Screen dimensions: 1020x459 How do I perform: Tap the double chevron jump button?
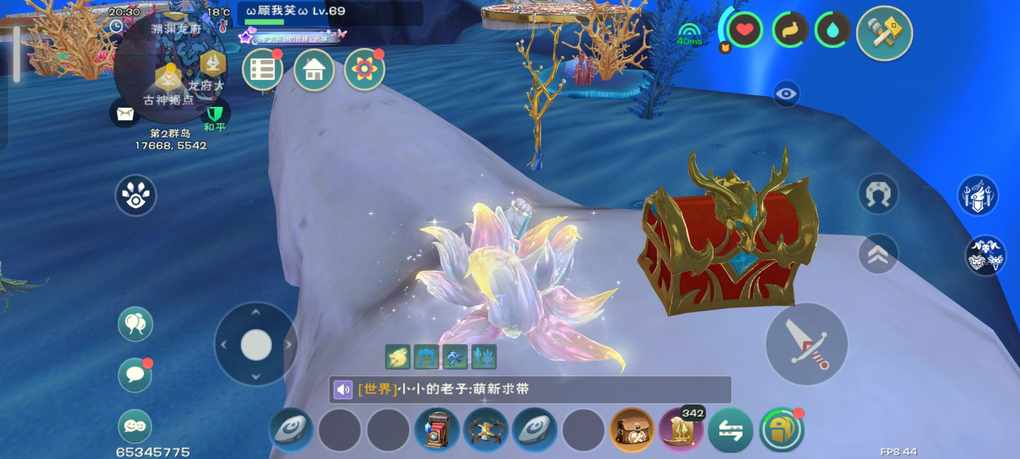tap(878, 254)
